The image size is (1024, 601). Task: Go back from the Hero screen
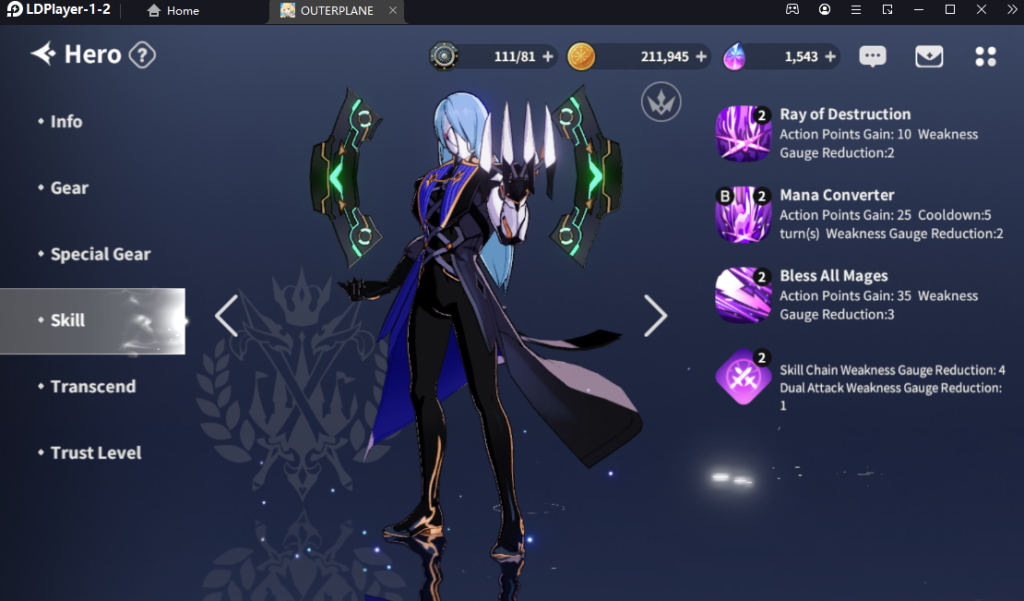click(x=43, y=54)
